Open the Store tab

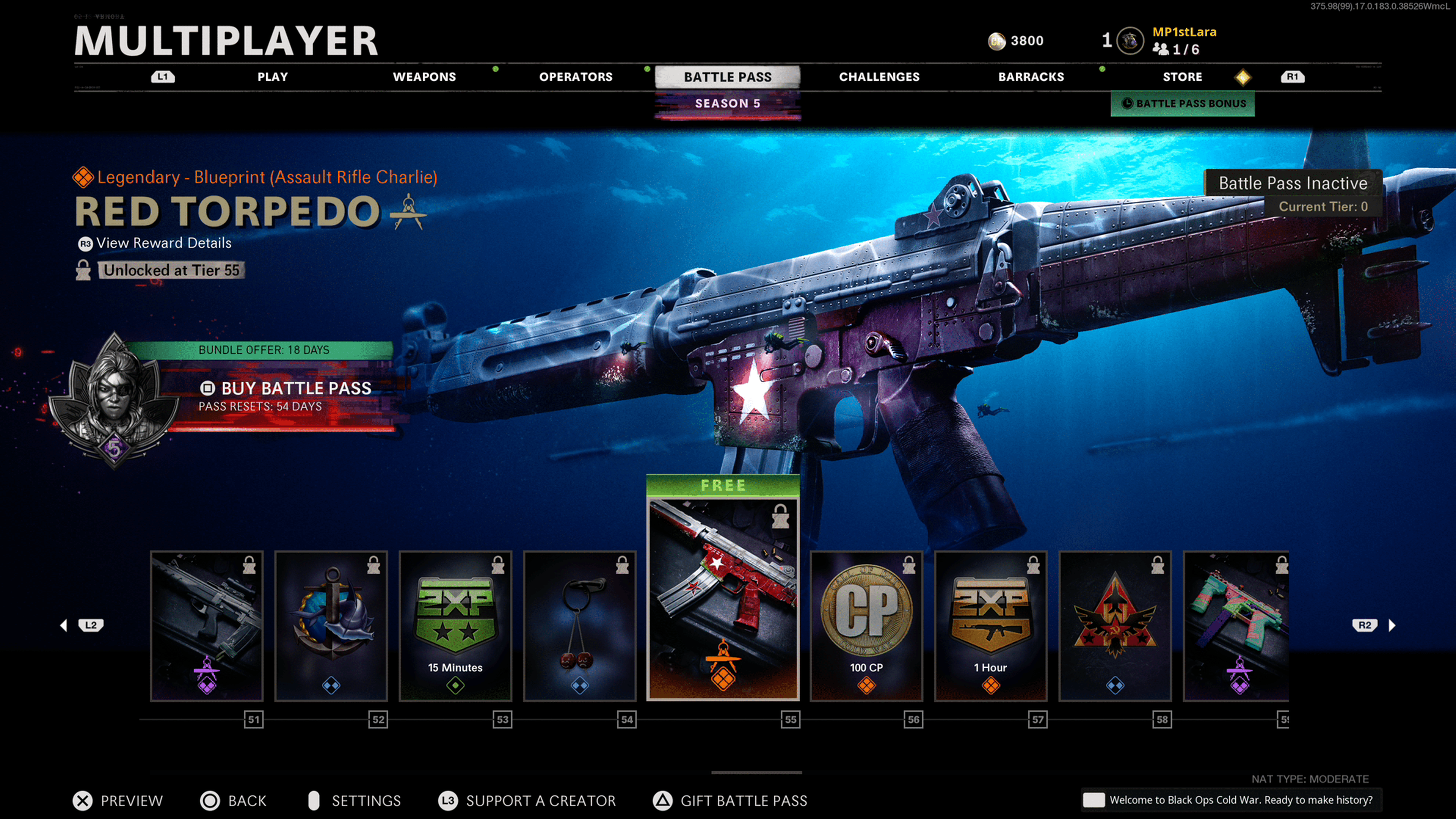click(x=1182, y=77)
